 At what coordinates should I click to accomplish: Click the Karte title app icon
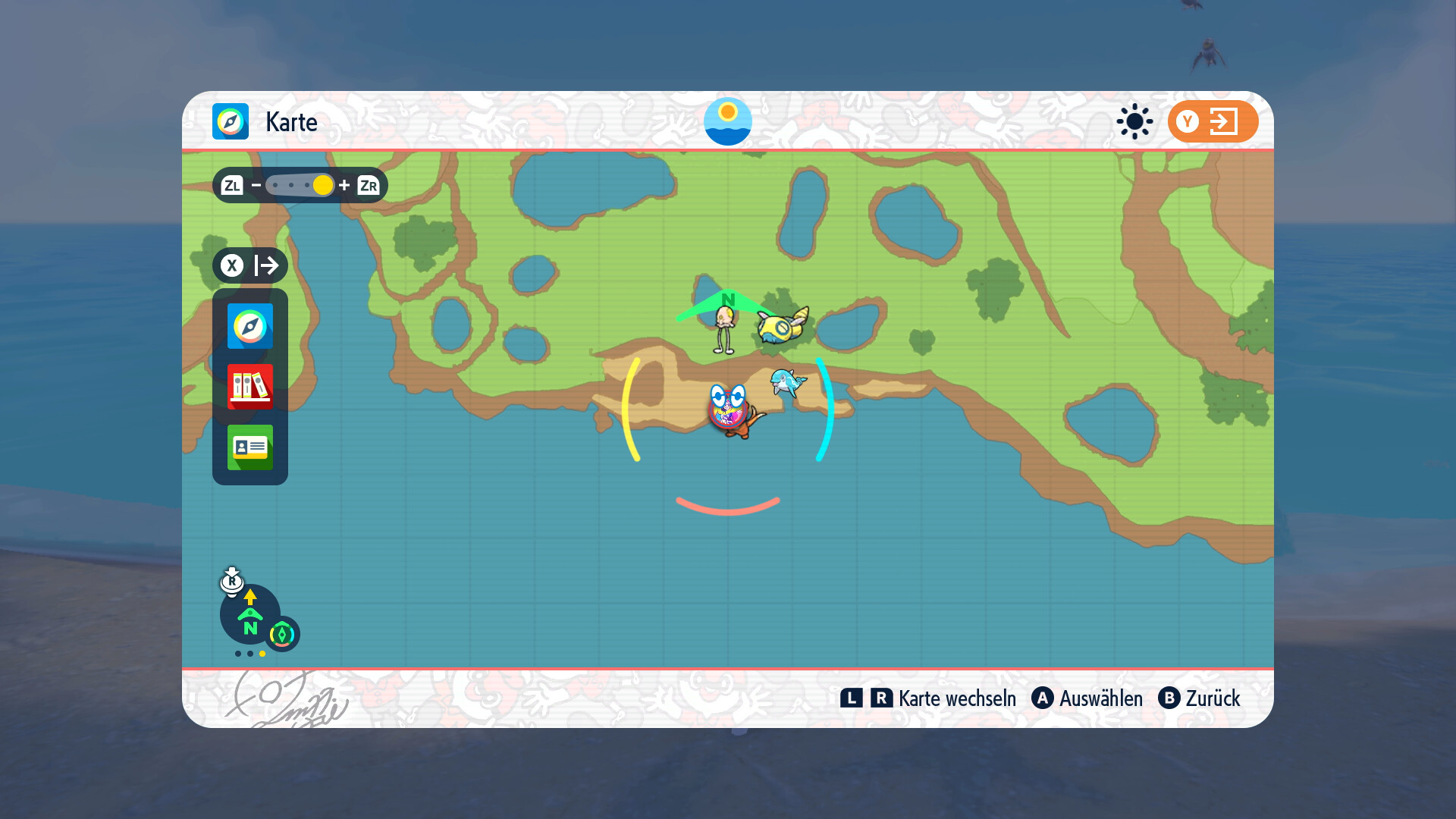(231, 121)
